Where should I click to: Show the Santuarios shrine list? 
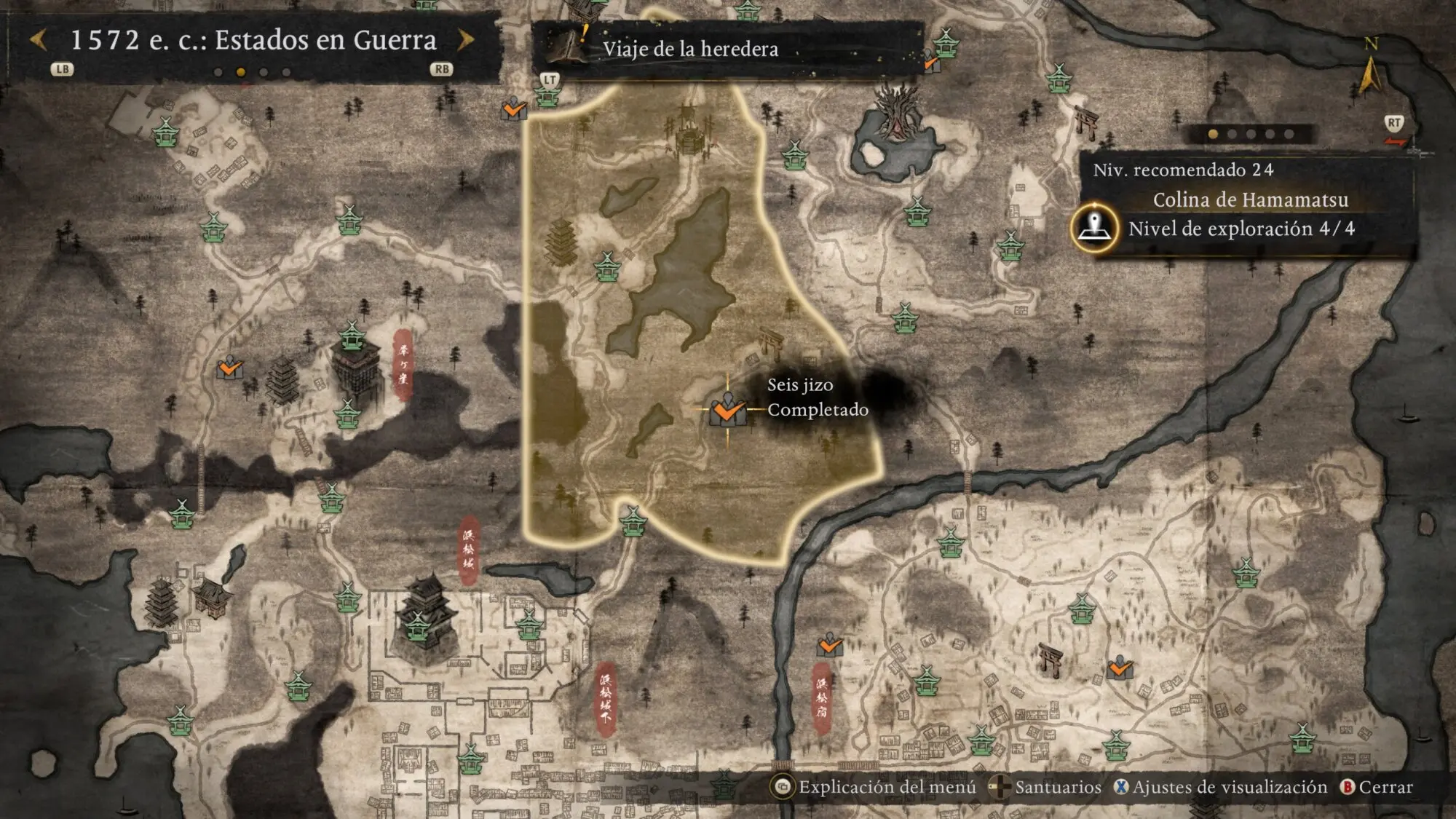pyautogui.click(x=1048, y=787)
